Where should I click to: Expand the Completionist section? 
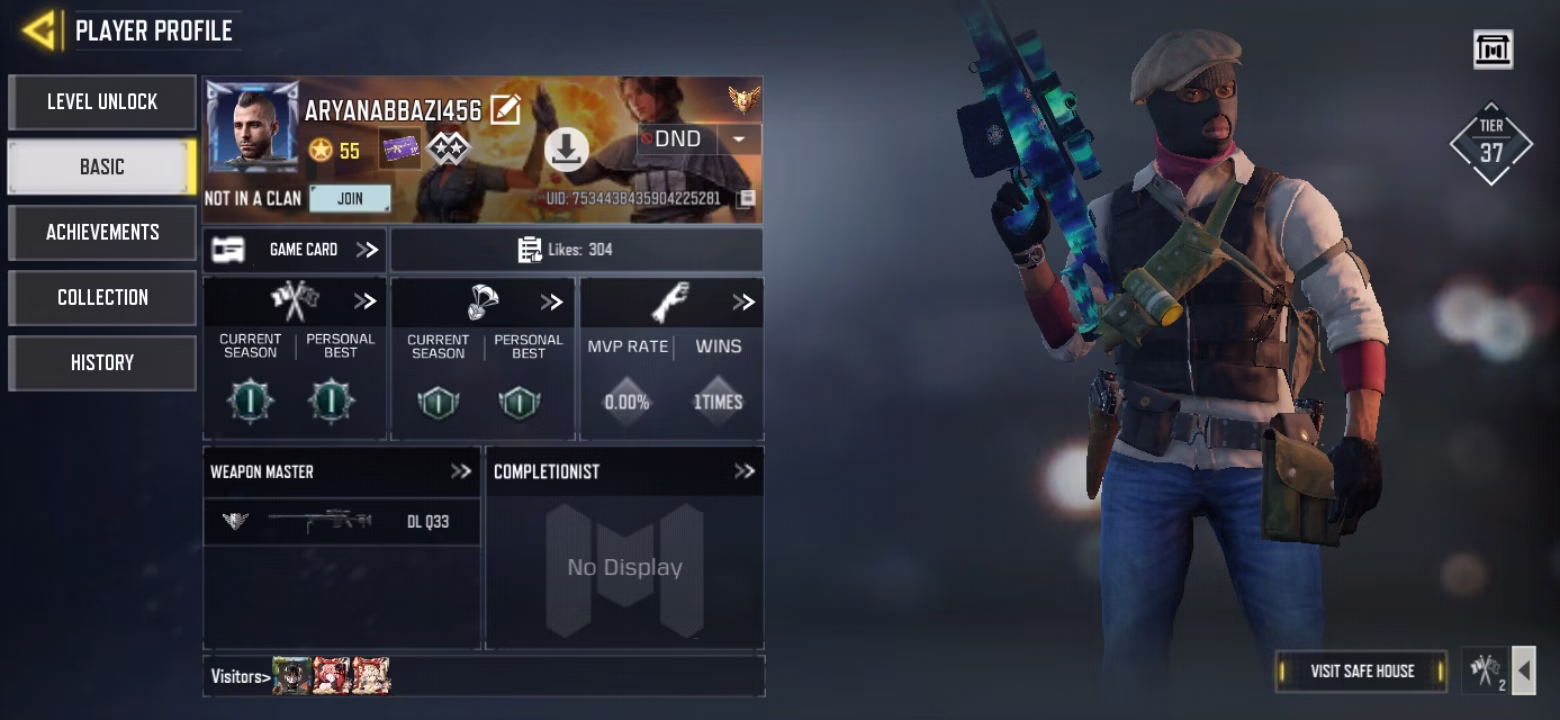[744, 471]
